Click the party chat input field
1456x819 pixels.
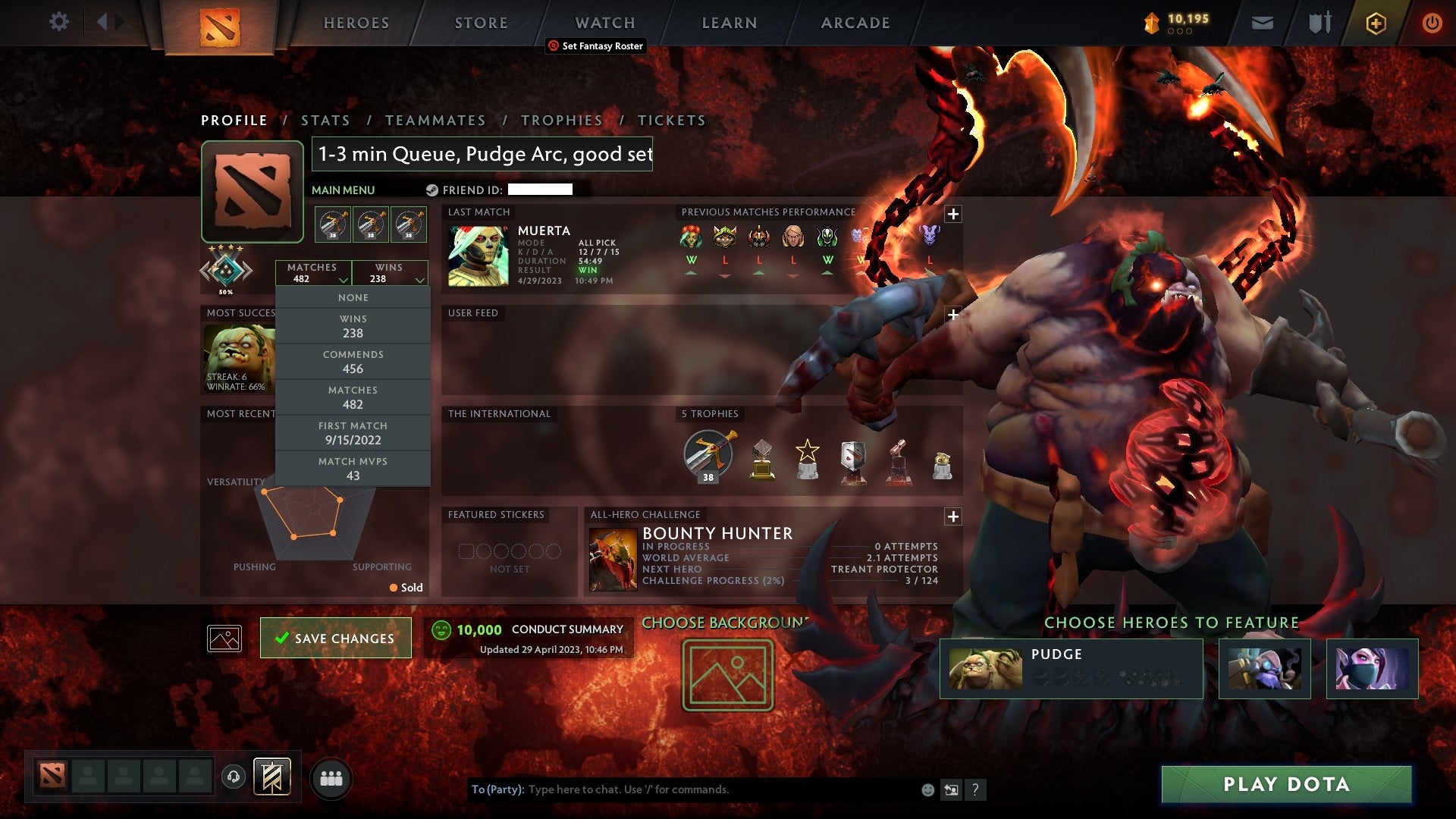(x=682, y=789)
